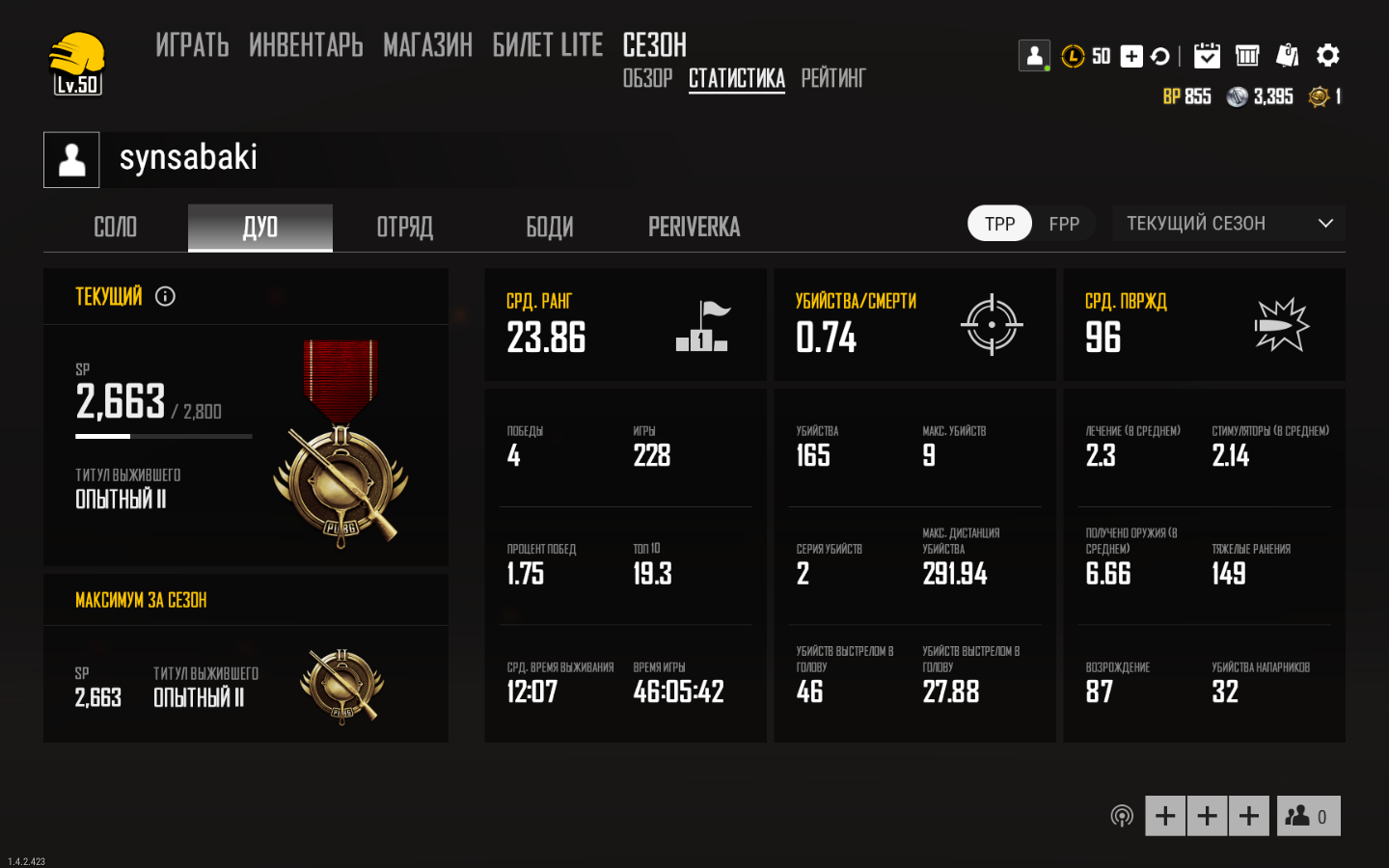1389x868 pixels.
Task: Open the settings gear
Action: click(x=1329, y=55)
